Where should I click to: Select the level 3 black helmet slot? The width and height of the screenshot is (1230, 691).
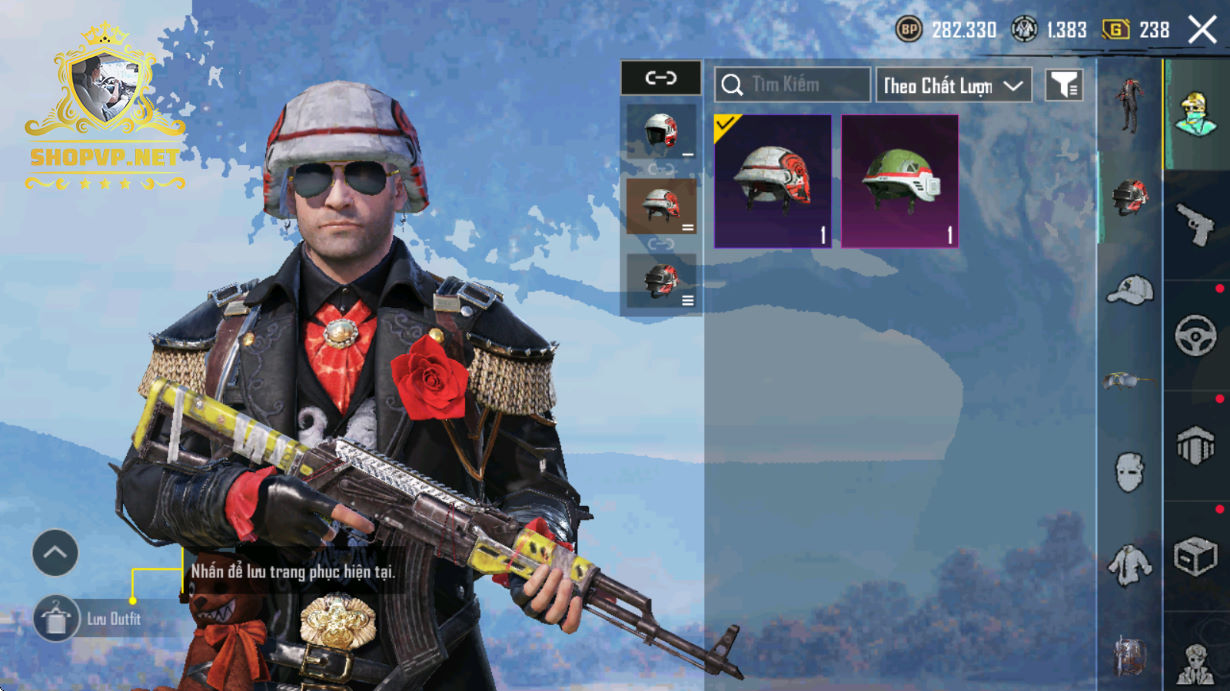661,281
